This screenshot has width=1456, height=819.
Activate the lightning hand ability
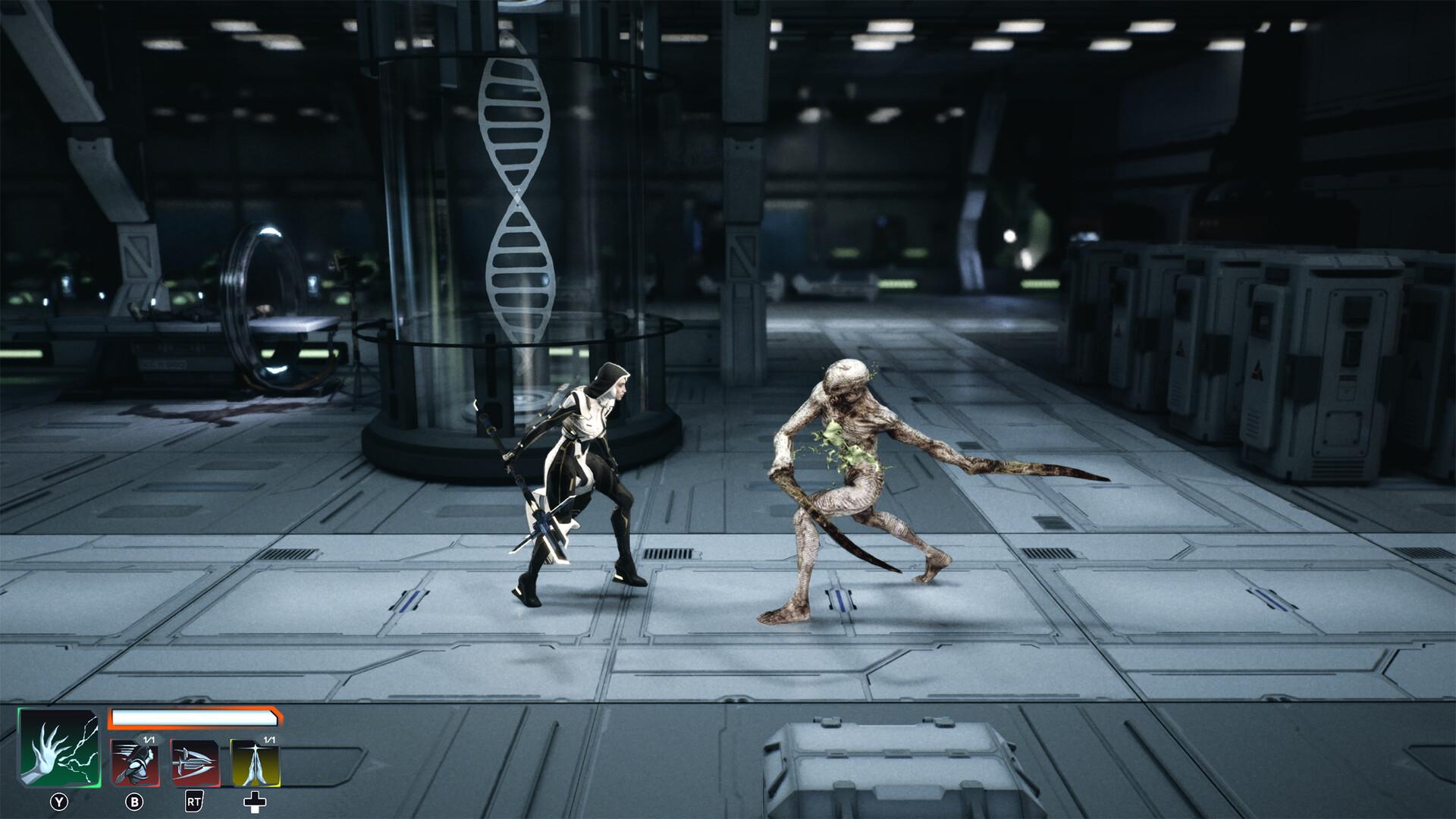pos(58,750)
